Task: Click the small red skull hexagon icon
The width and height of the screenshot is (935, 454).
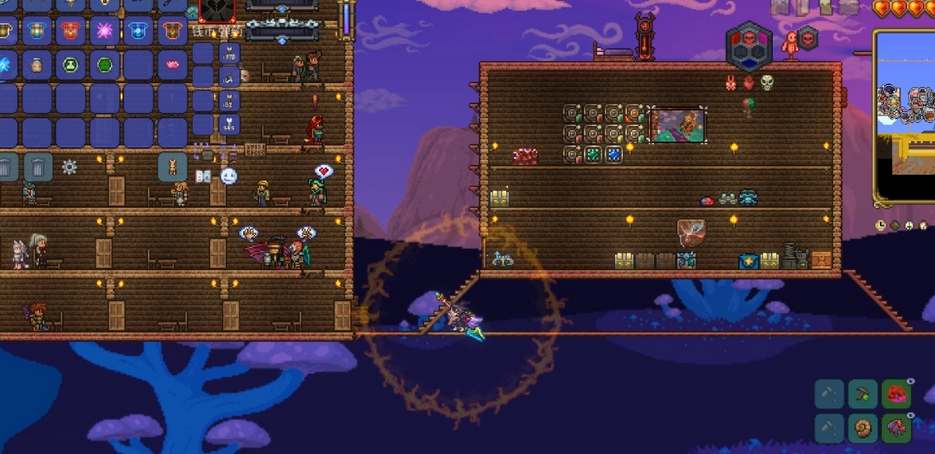Action: point(808,39)
